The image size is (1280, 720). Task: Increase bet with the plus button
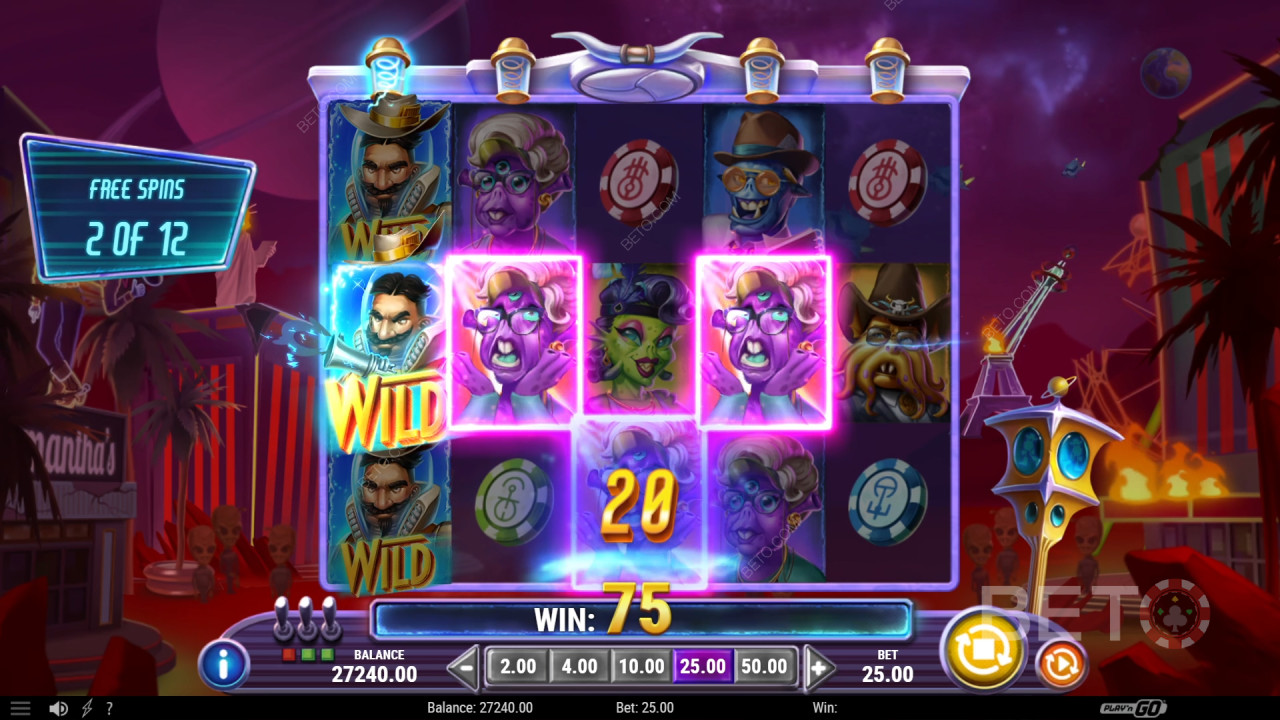coord(819,665)
